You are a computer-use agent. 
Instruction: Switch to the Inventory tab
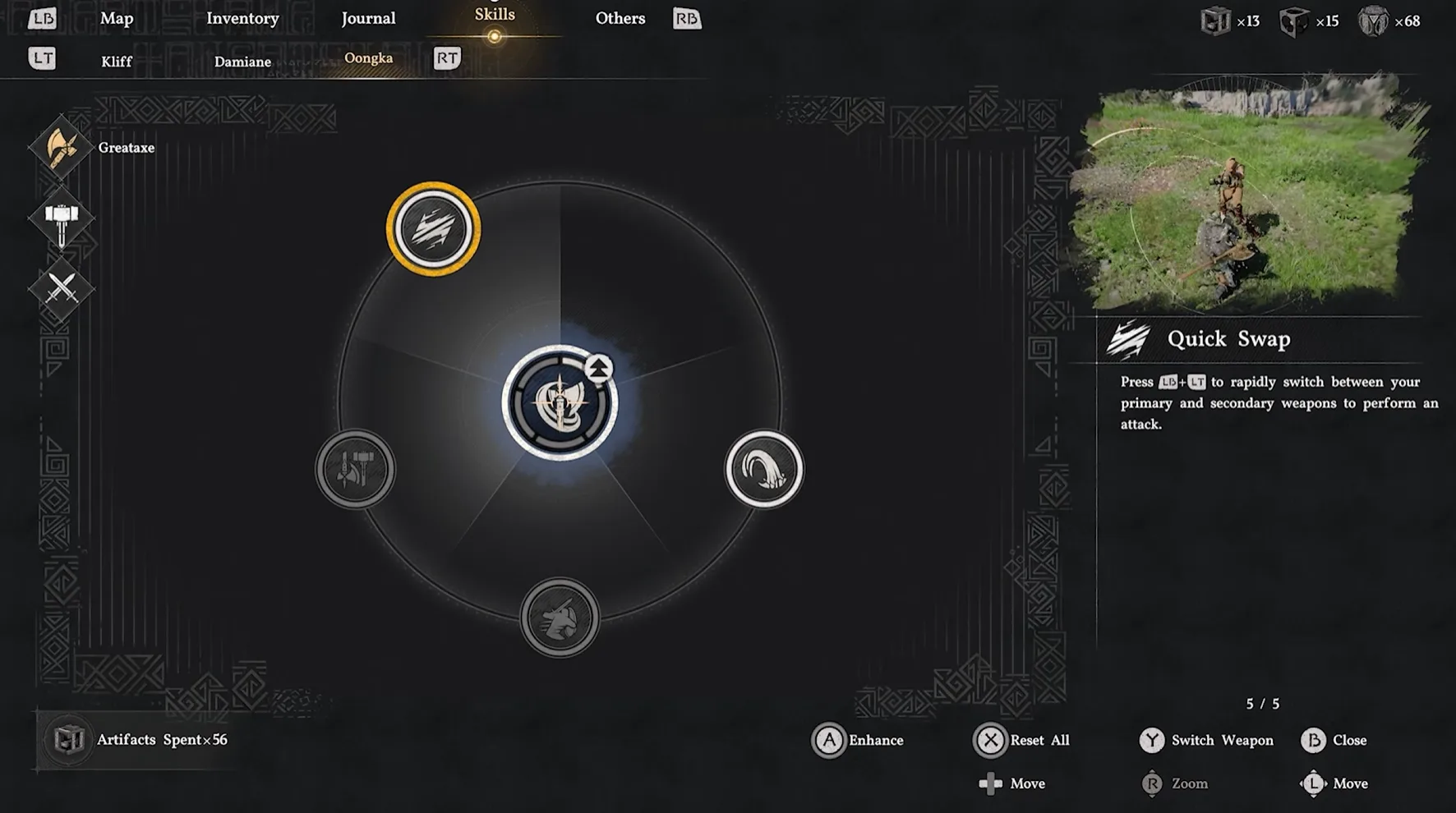point(242,18)
